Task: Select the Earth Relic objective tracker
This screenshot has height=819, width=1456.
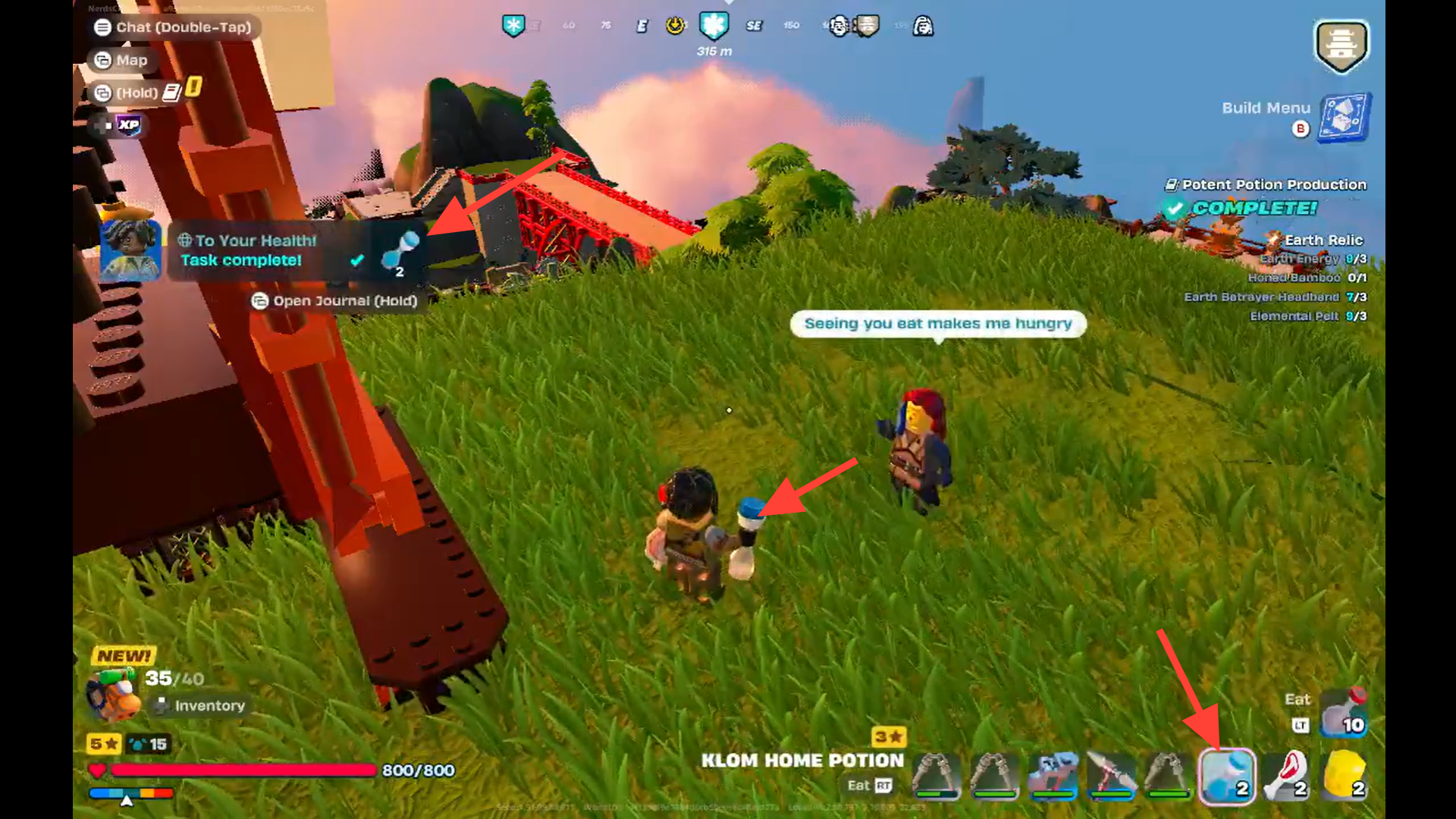Action: point(1323,240)
